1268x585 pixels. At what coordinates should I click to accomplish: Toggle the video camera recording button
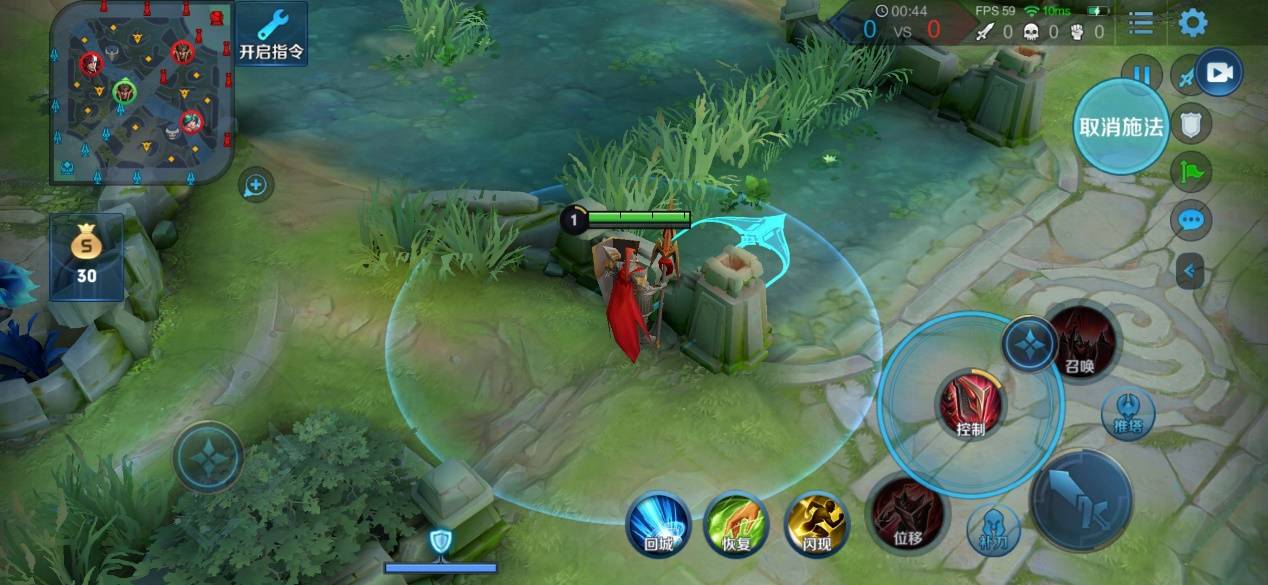coord(1219,73)
